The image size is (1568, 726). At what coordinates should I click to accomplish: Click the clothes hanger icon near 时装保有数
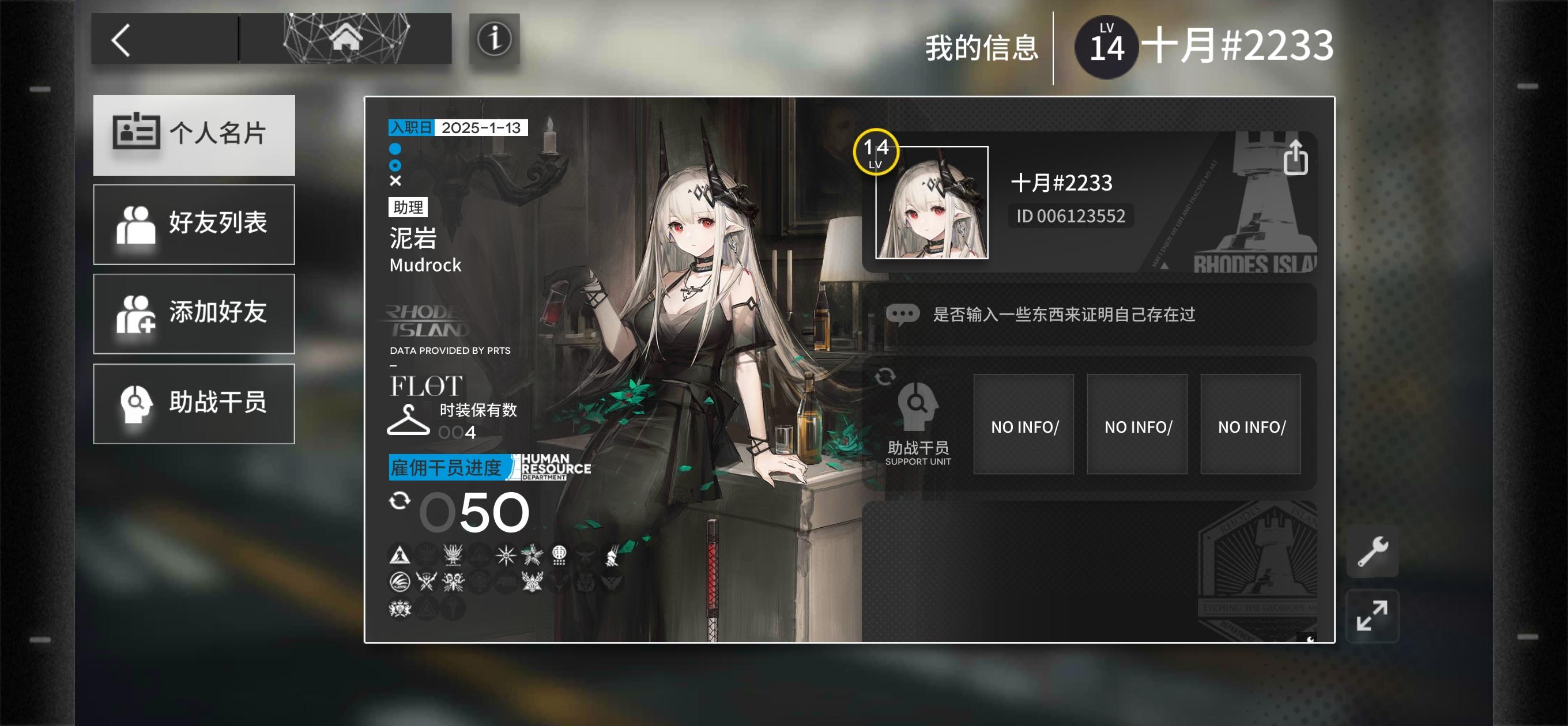409,420
